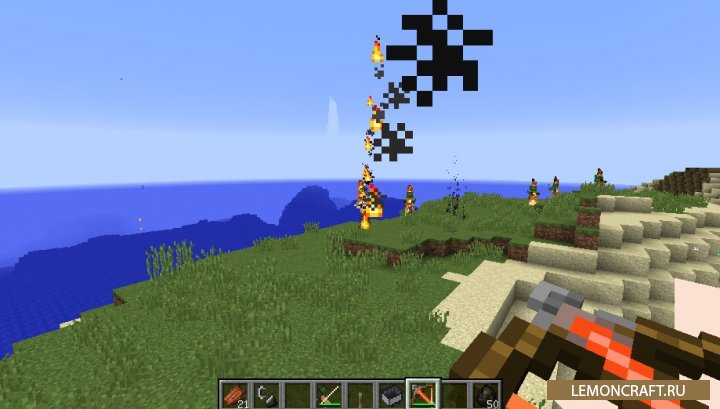Viewport: 720px width, 409px height.
Task: Choose the sword with green durability bar
Action: (x=327, y=395)
